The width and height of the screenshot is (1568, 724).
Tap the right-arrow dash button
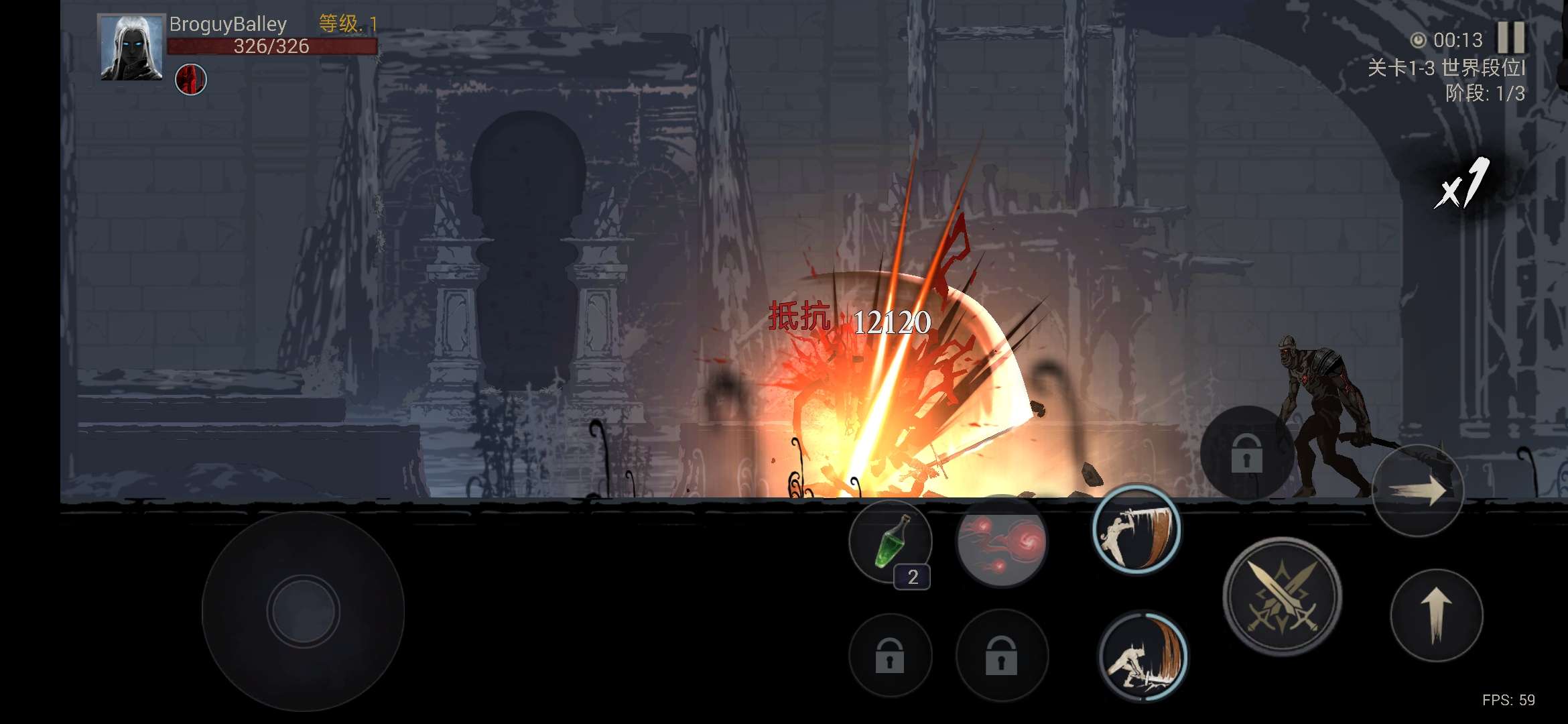pyautogui.click(x=1418, y=491)
